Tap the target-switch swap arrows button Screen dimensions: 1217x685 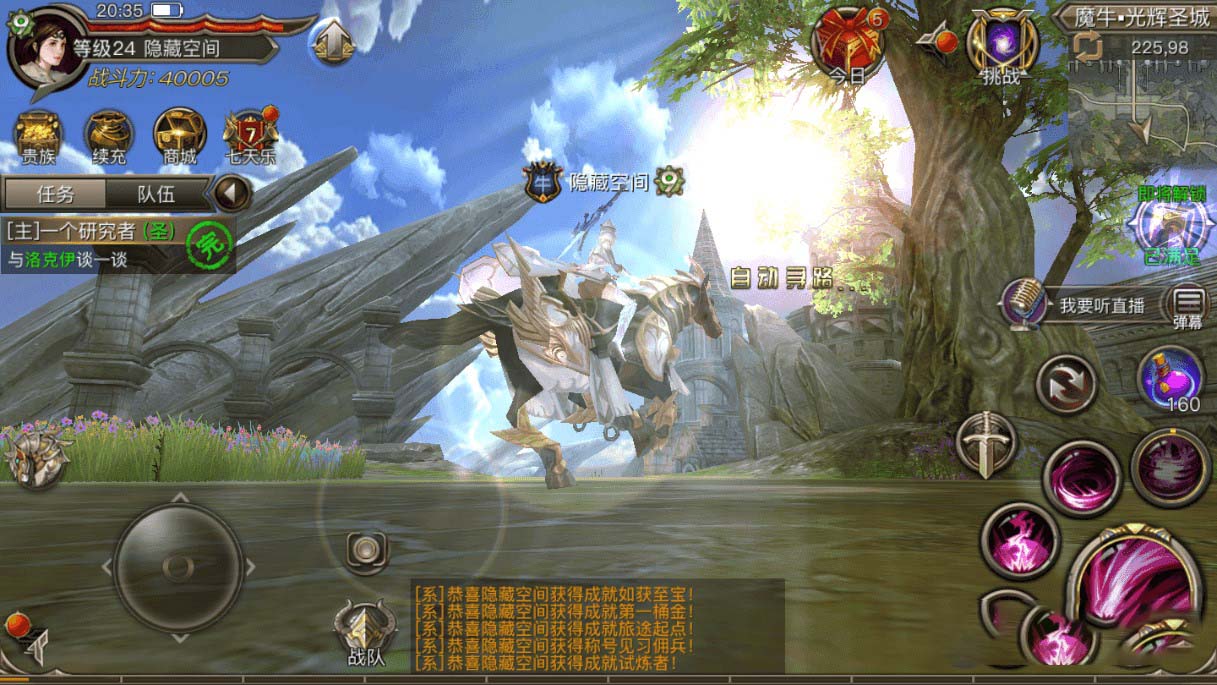tap(1066, 383)
